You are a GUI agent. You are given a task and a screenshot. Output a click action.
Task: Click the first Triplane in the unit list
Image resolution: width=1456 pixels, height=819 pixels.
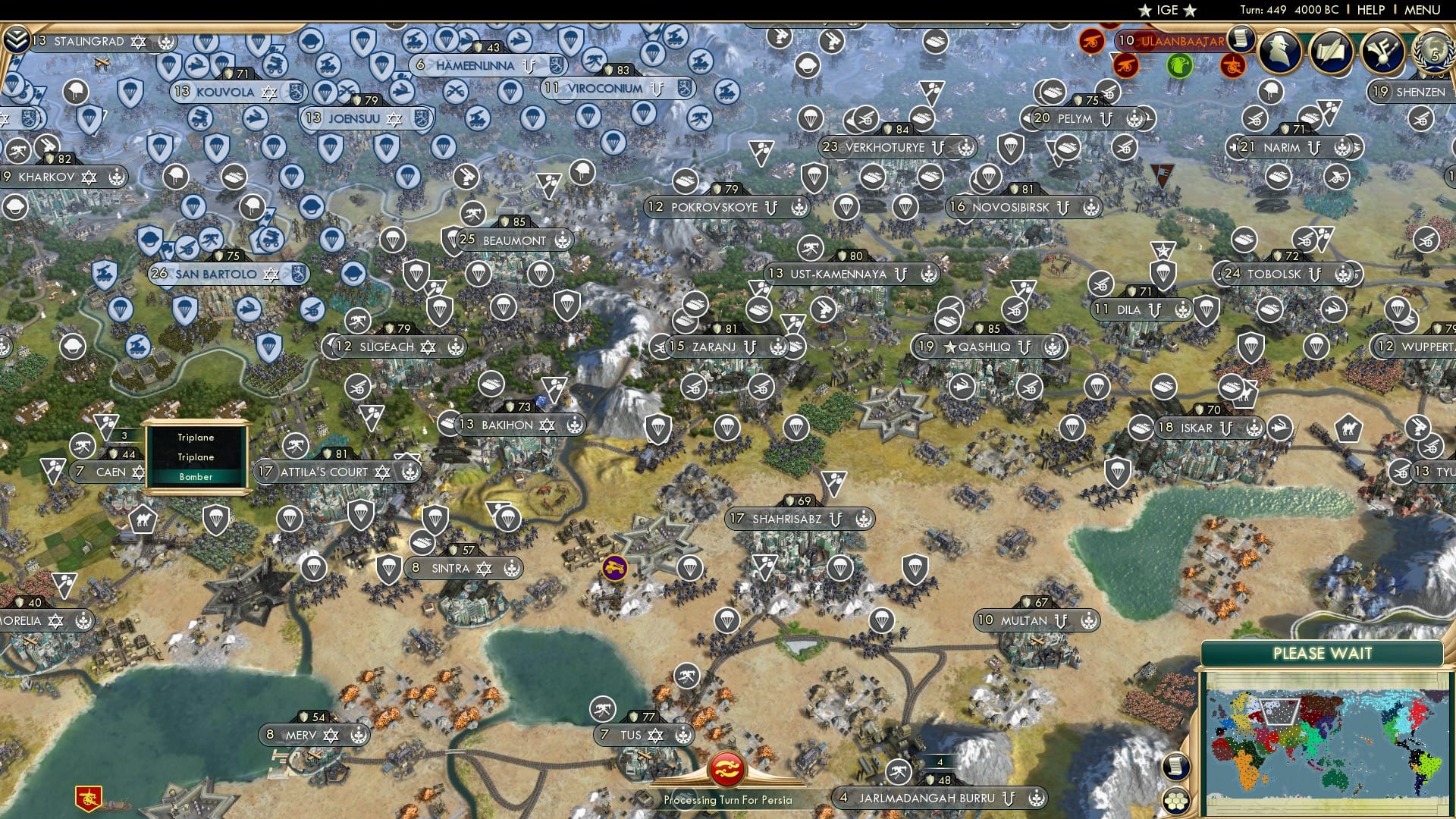196,438
